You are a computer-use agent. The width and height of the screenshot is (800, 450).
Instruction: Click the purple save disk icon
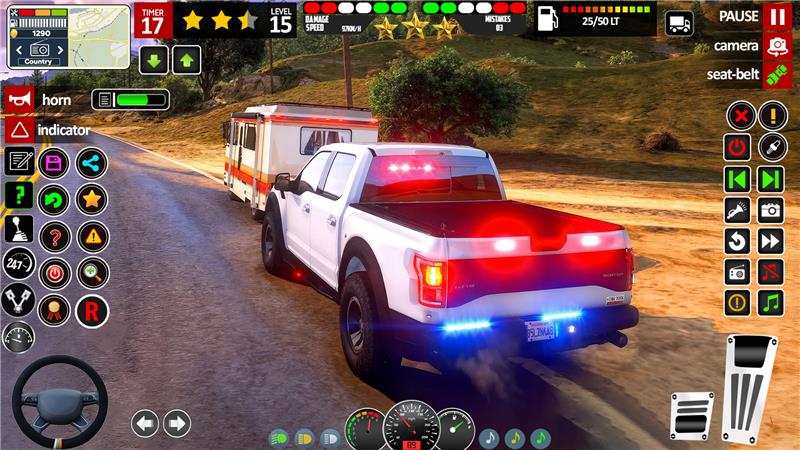tap(54, 162)
